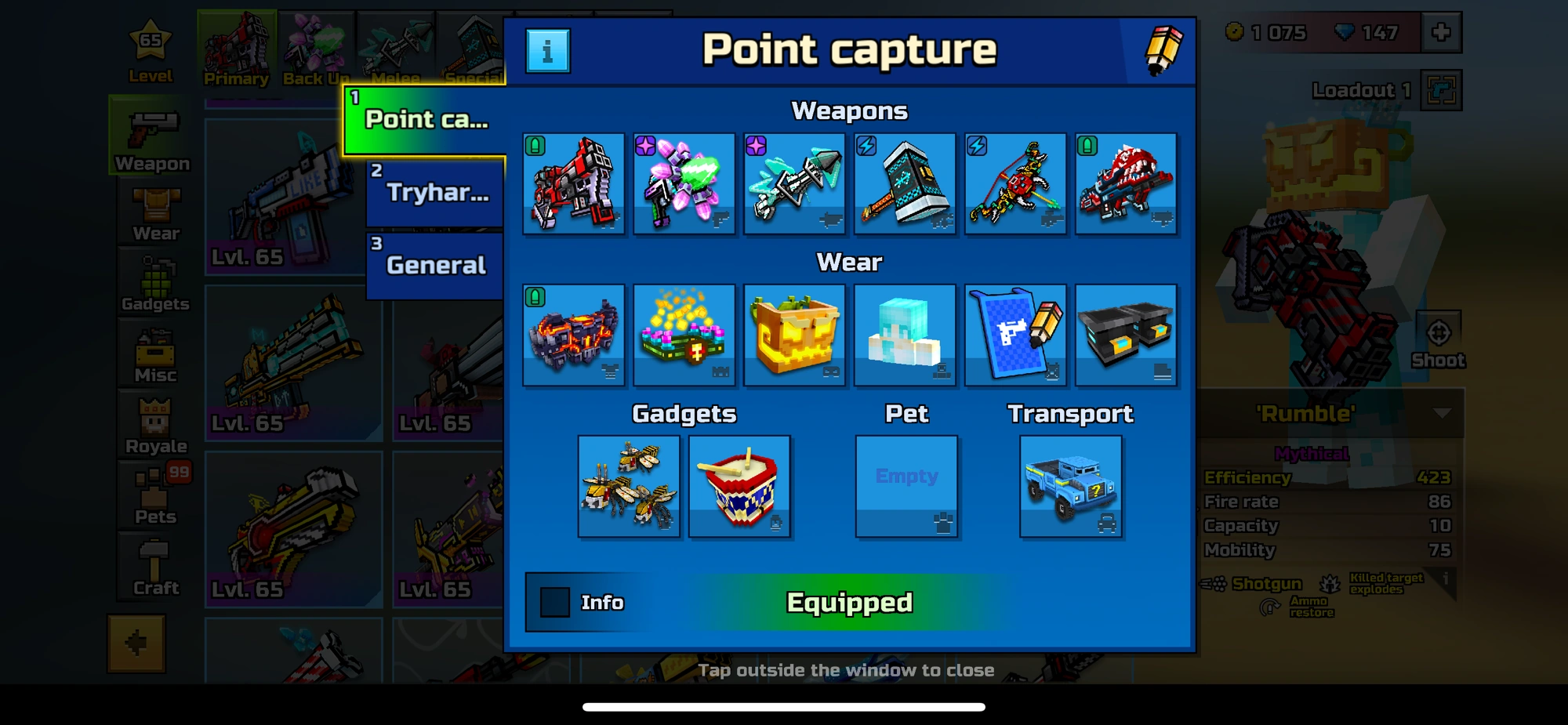The width and height of the screenshot is (1568, 725).
Task: Open the Pets section showing 99 badge
Action: [x=154, y=494]
